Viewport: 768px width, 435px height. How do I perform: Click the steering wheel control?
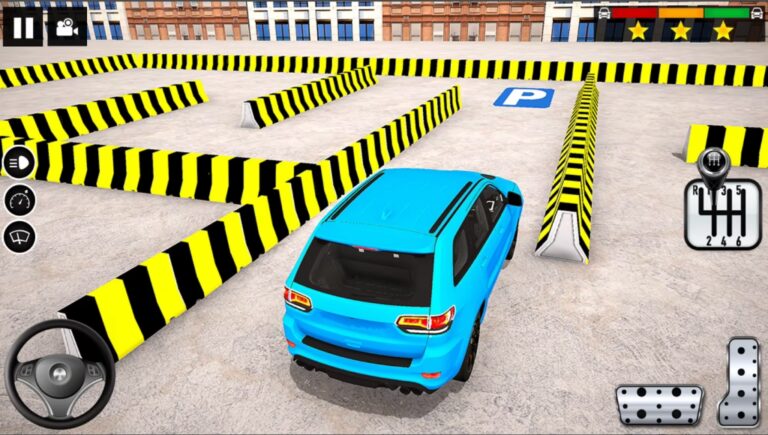(60, 373)
